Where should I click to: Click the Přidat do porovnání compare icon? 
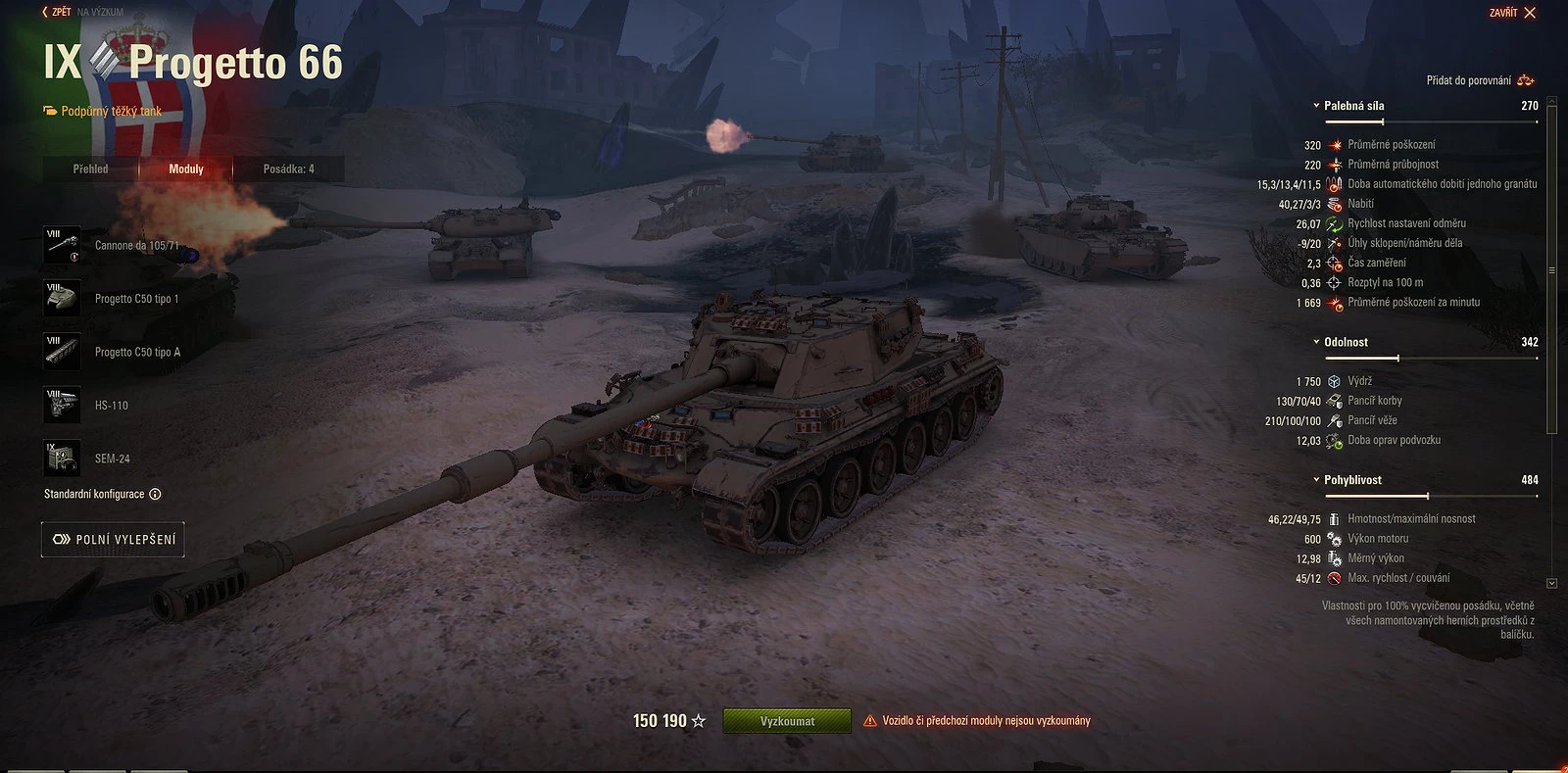click(x=1525, y=81)
